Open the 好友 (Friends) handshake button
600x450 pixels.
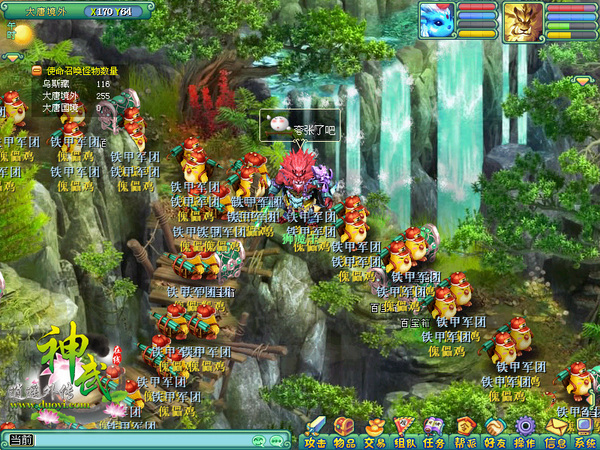click(495, 431)
